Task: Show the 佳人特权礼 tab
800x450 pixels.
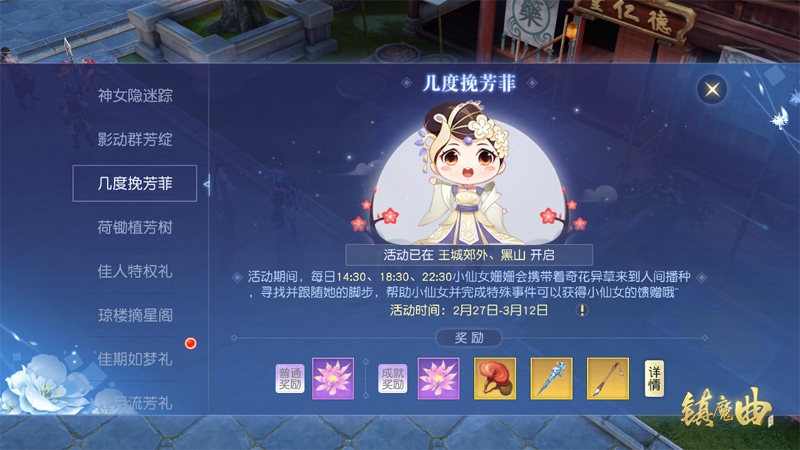Action: (135, 271)
